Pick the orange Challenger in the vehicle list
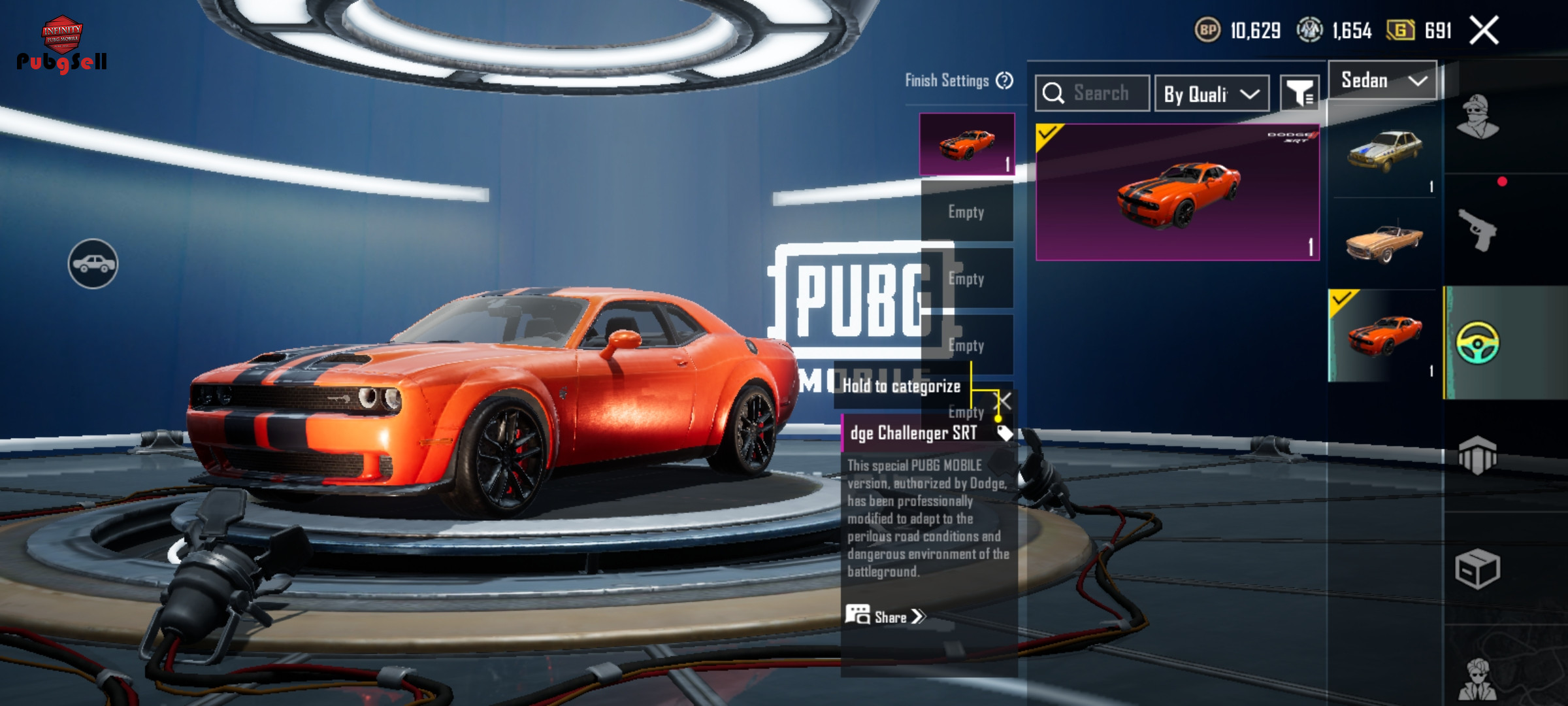This screenshot has height=706, width=1568. click(1384, 335)
